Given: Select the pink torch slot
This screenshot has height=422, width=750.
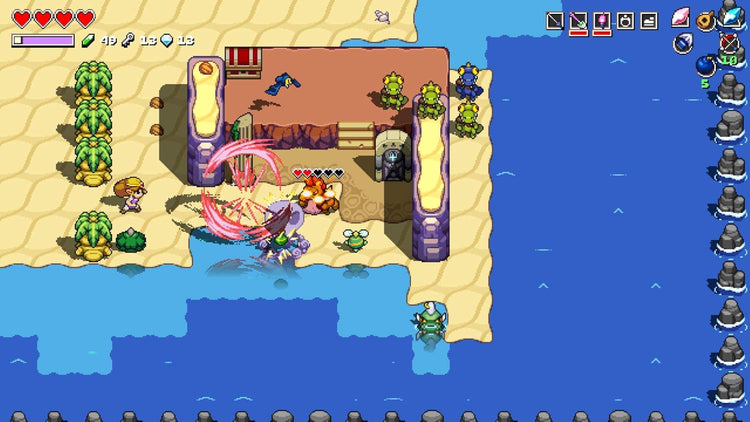Looking at the screenshot, I should tap(602, 20).
